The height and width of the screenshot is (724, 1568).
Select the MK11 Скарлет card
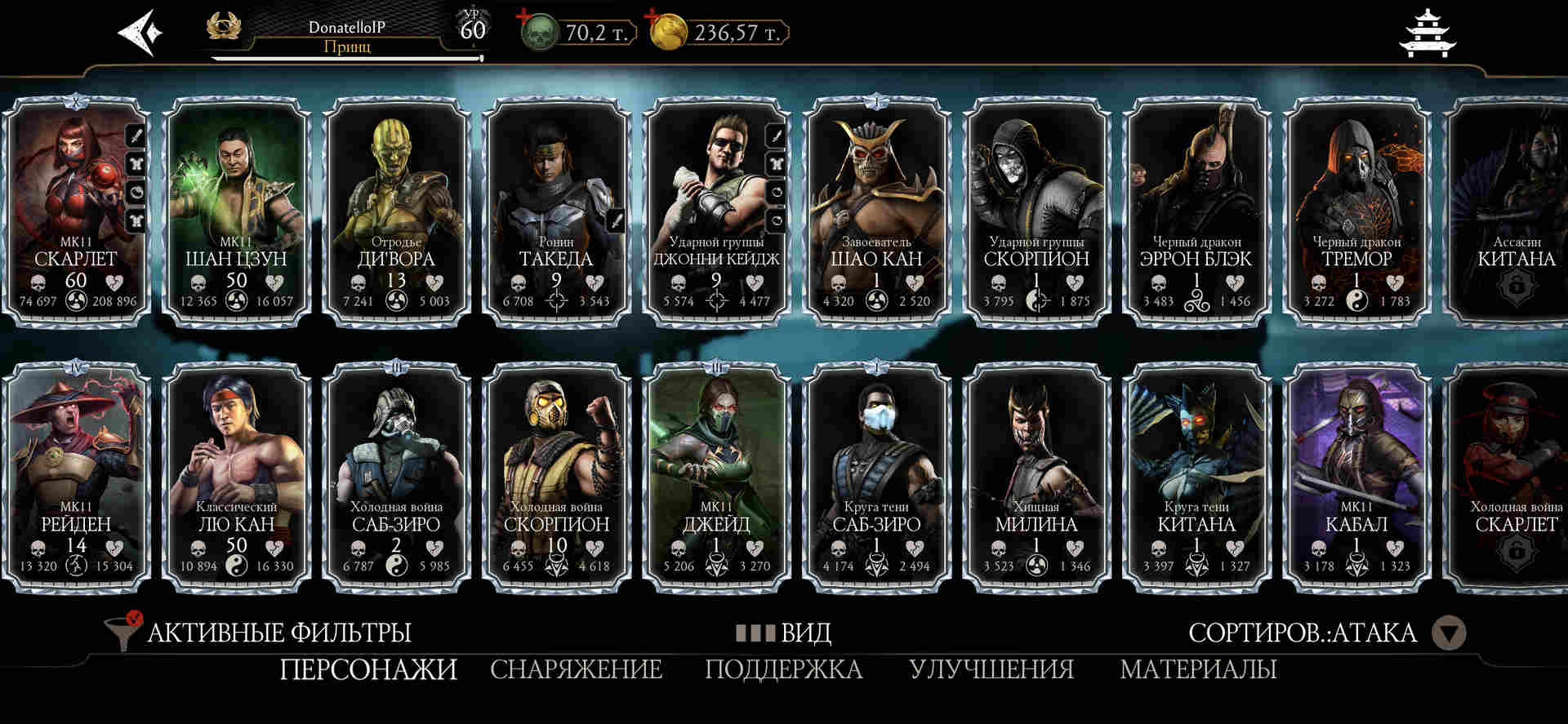[x=76, y=212]
